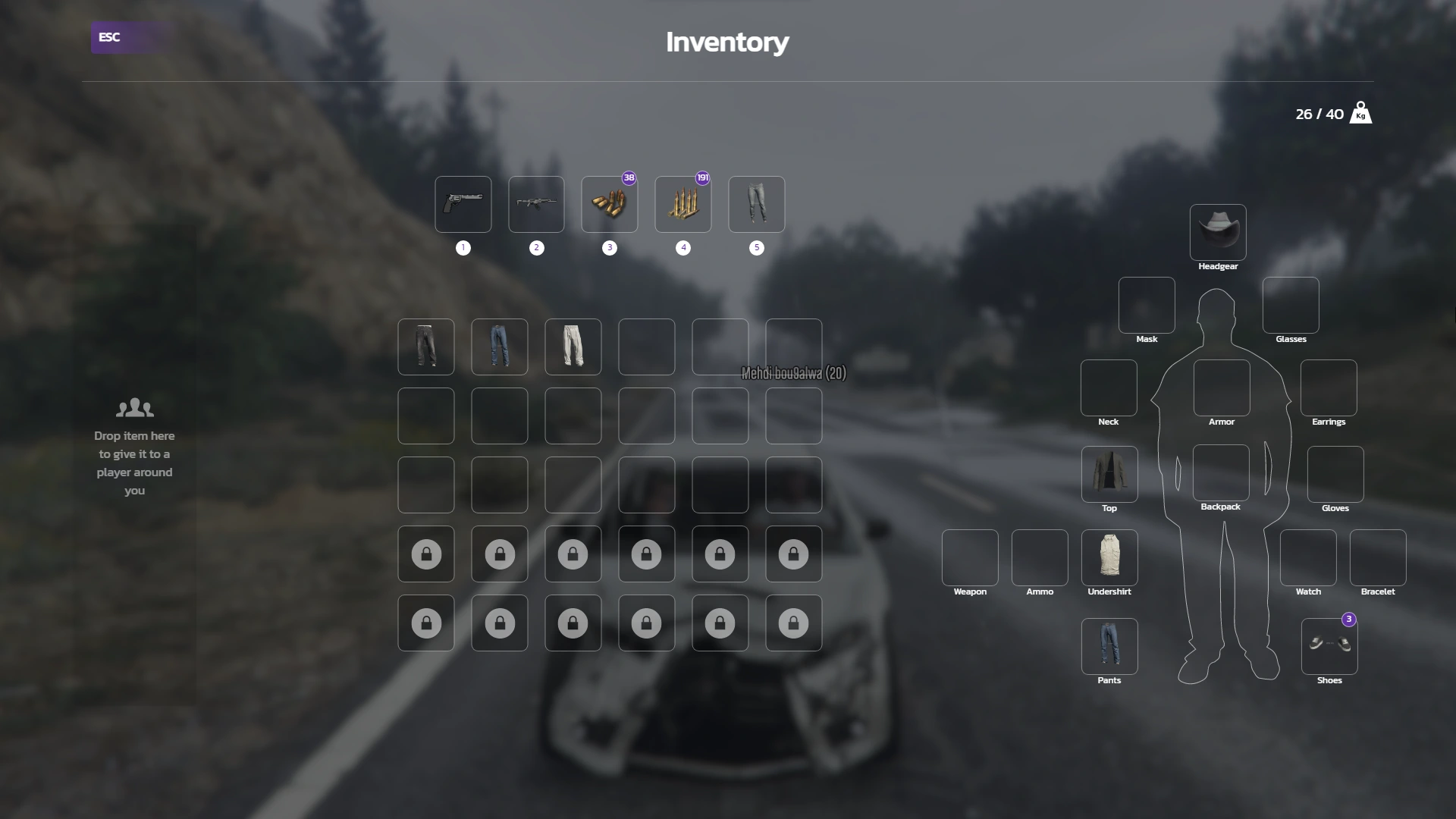This screenshot has width=1456, height=819.
Task: Select the equipped cowboy hat in Headgear slot
Action: pyautogui.click(x=1219, y=231)
